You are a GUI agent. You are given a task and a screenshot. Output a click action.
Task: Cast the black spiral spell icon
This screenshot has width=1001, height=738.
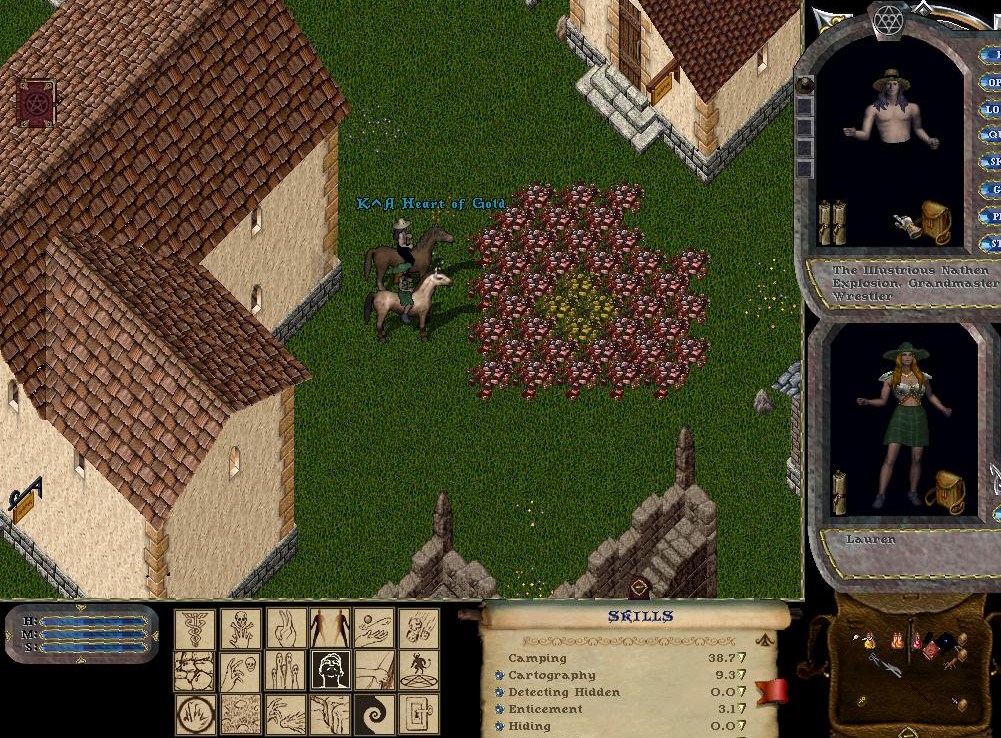[x=374, y=714]
